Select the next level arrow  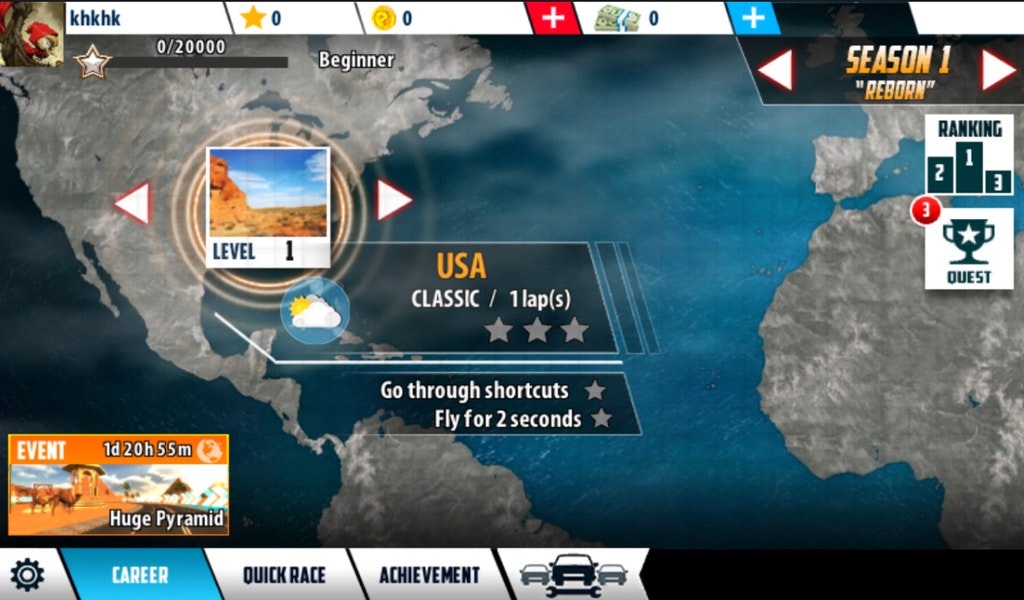(393, 200)
